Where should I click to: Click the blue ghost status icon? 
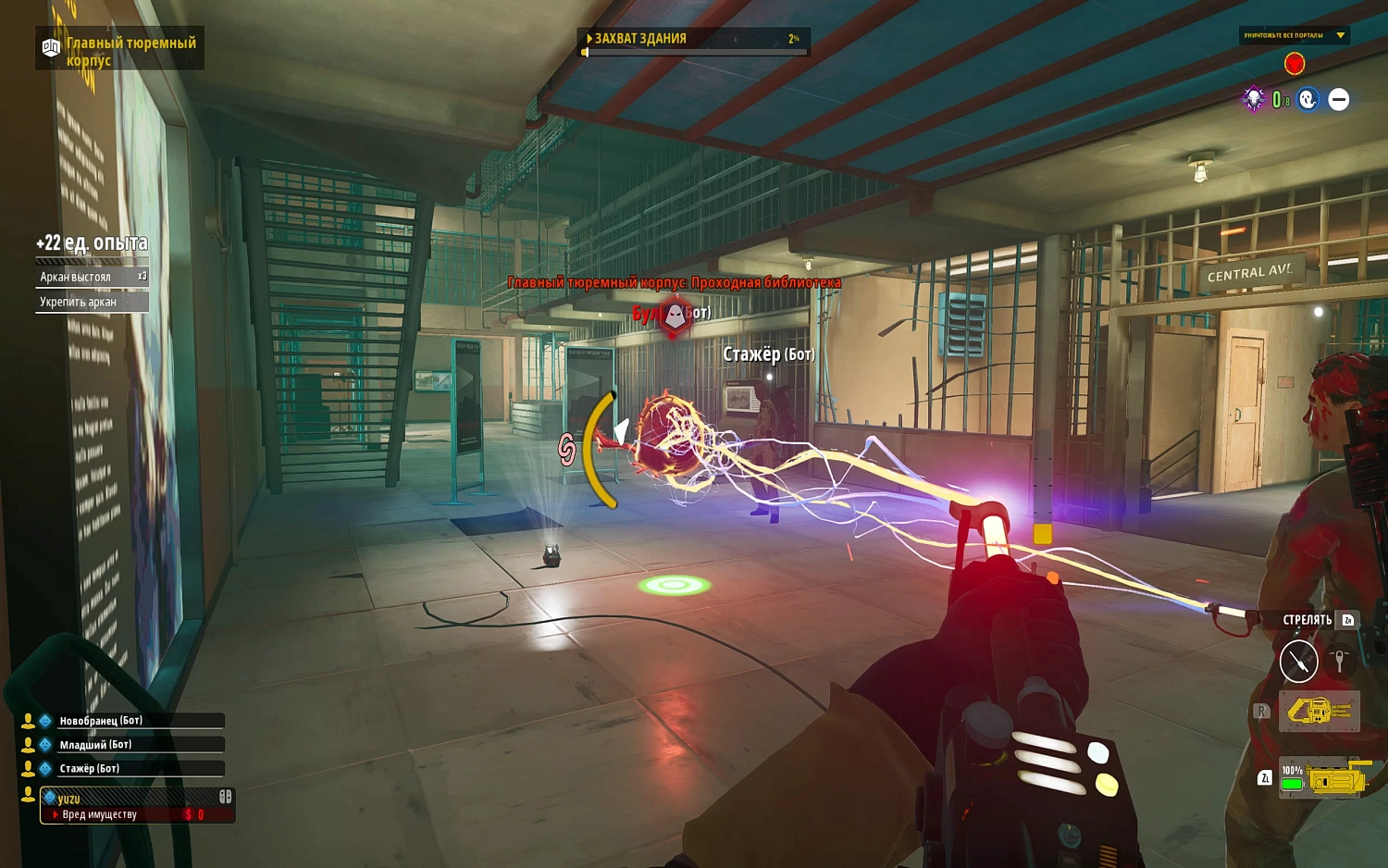pyautogui.click(x=1307, y=99)
